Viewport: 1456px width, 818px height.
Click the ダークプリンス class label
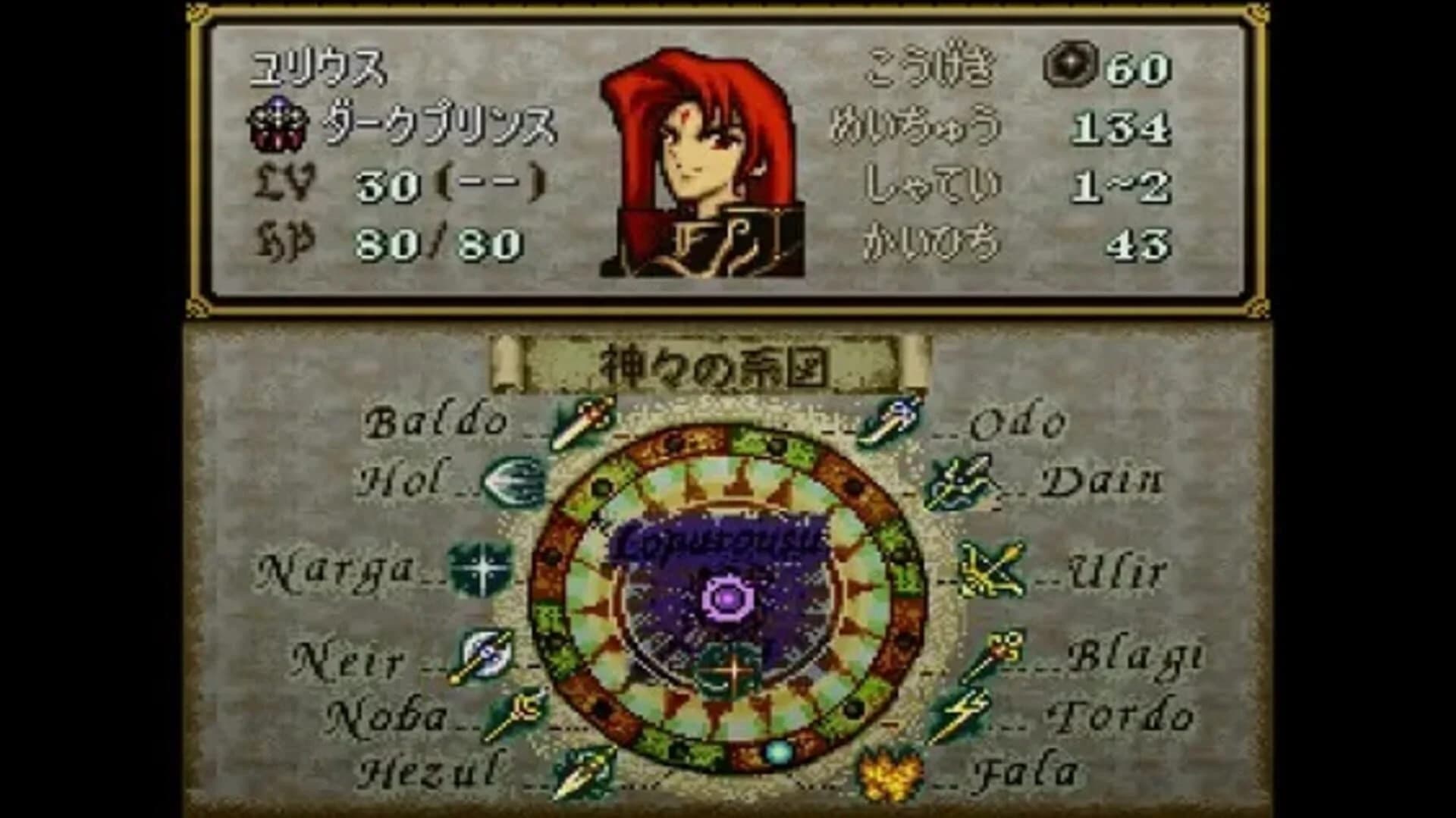click(x=436, y=127)
